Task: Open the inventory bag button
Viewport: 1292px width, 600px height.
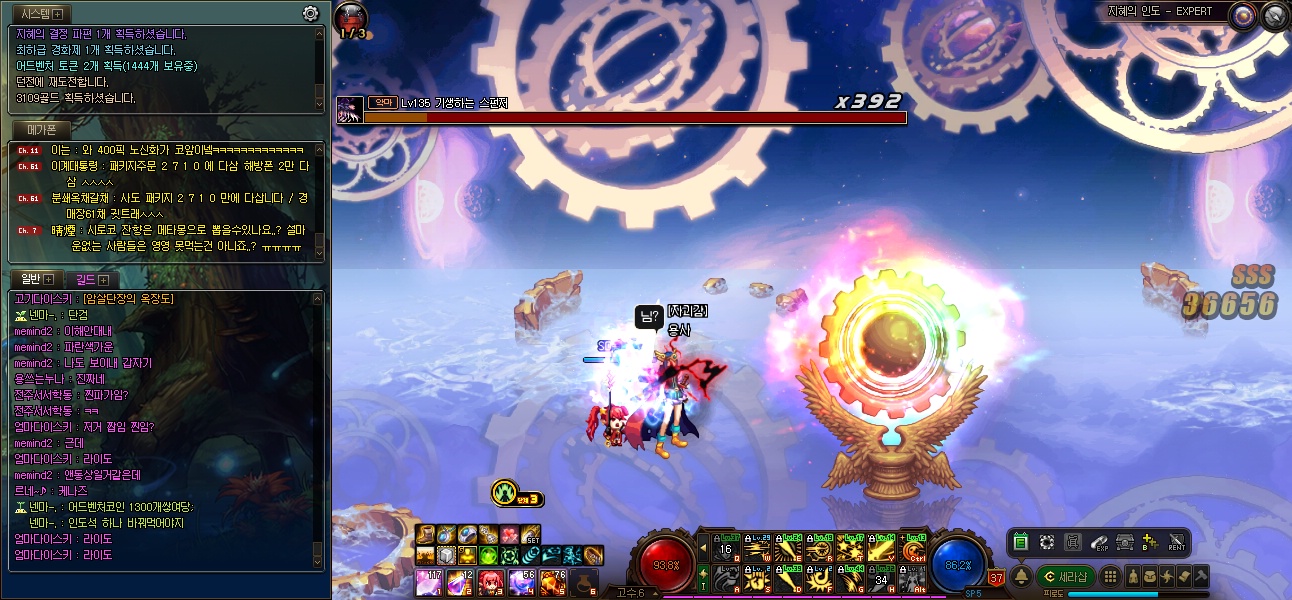Action: pyautogui.click(x=1150, y=577)
